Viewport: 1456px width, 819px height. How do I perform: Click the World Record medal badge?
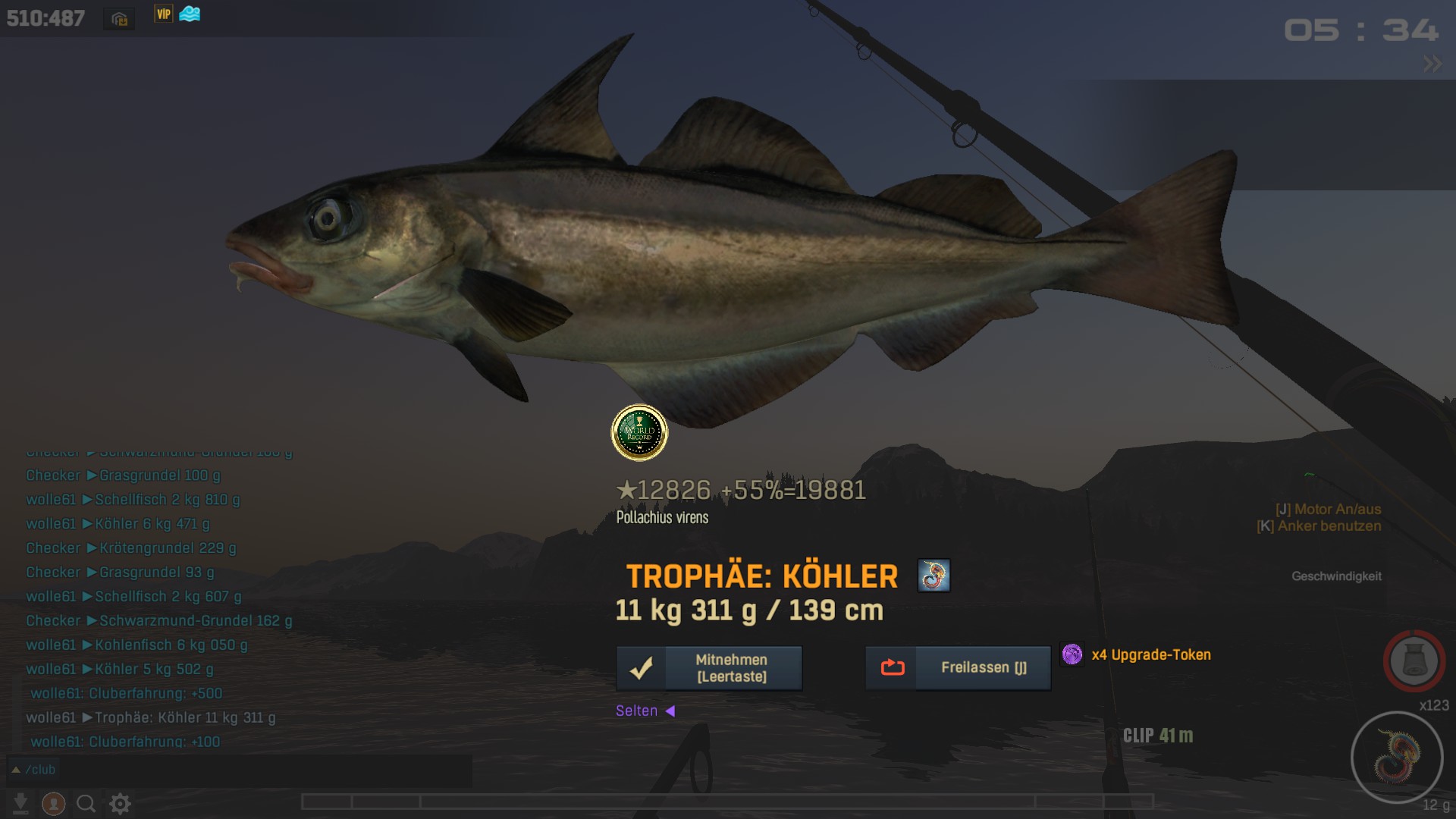(x=639, y=433)
